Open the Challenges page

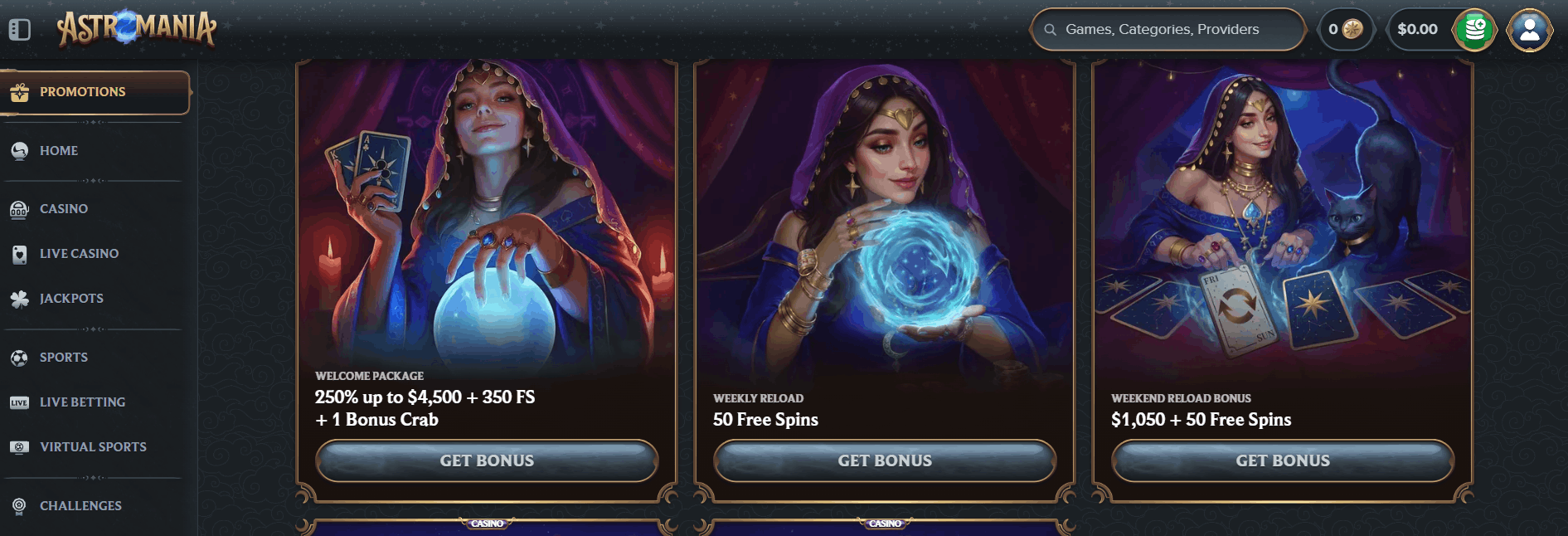[x=80, y=506]
